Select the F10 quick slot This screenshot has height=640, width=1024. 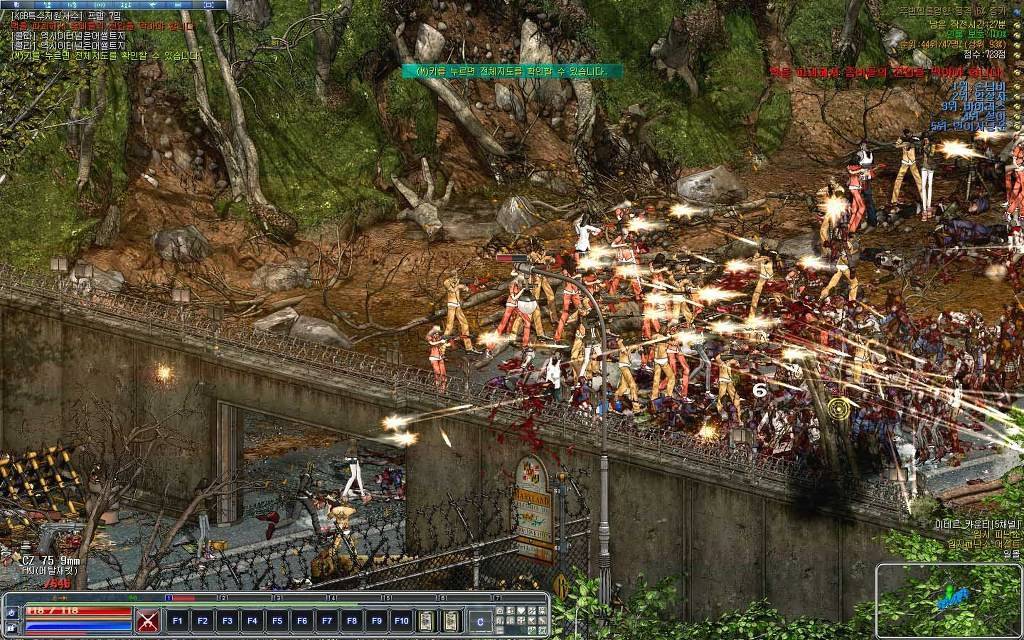point(401,620)
